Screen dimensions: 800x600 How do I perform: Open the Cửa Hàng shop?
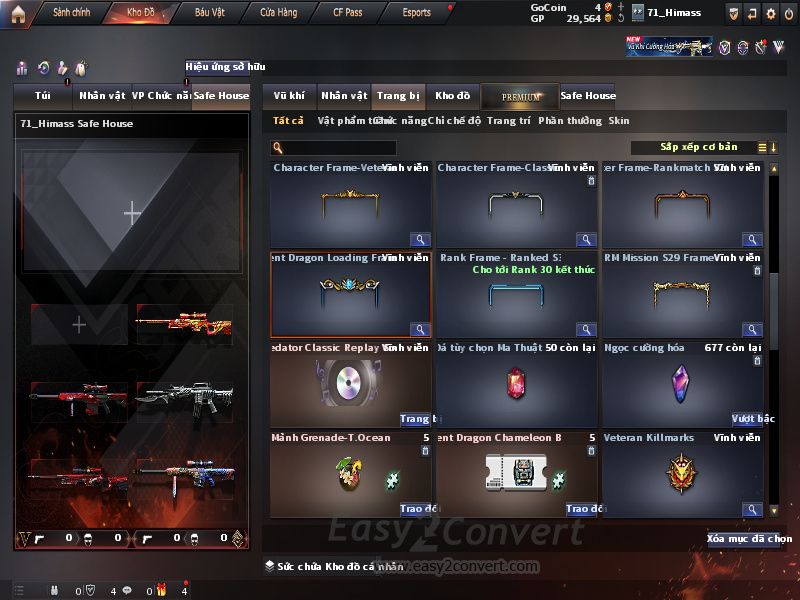click(278, 13)
